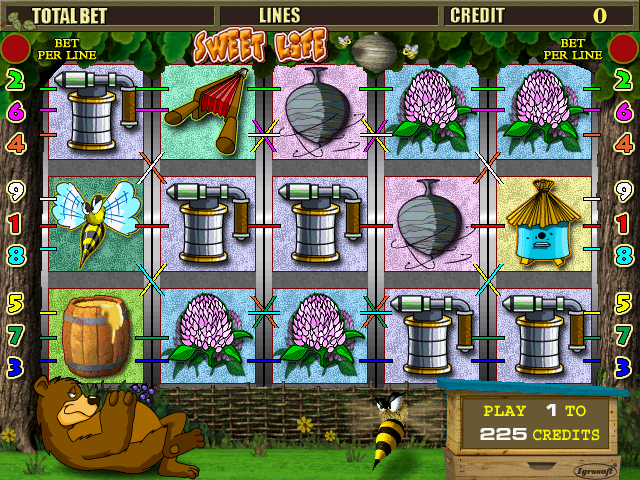Select payline 9 marker beside the wasp
Image resolution: width=640 pixels, height=480 pixels.
(x=15, y=190)
